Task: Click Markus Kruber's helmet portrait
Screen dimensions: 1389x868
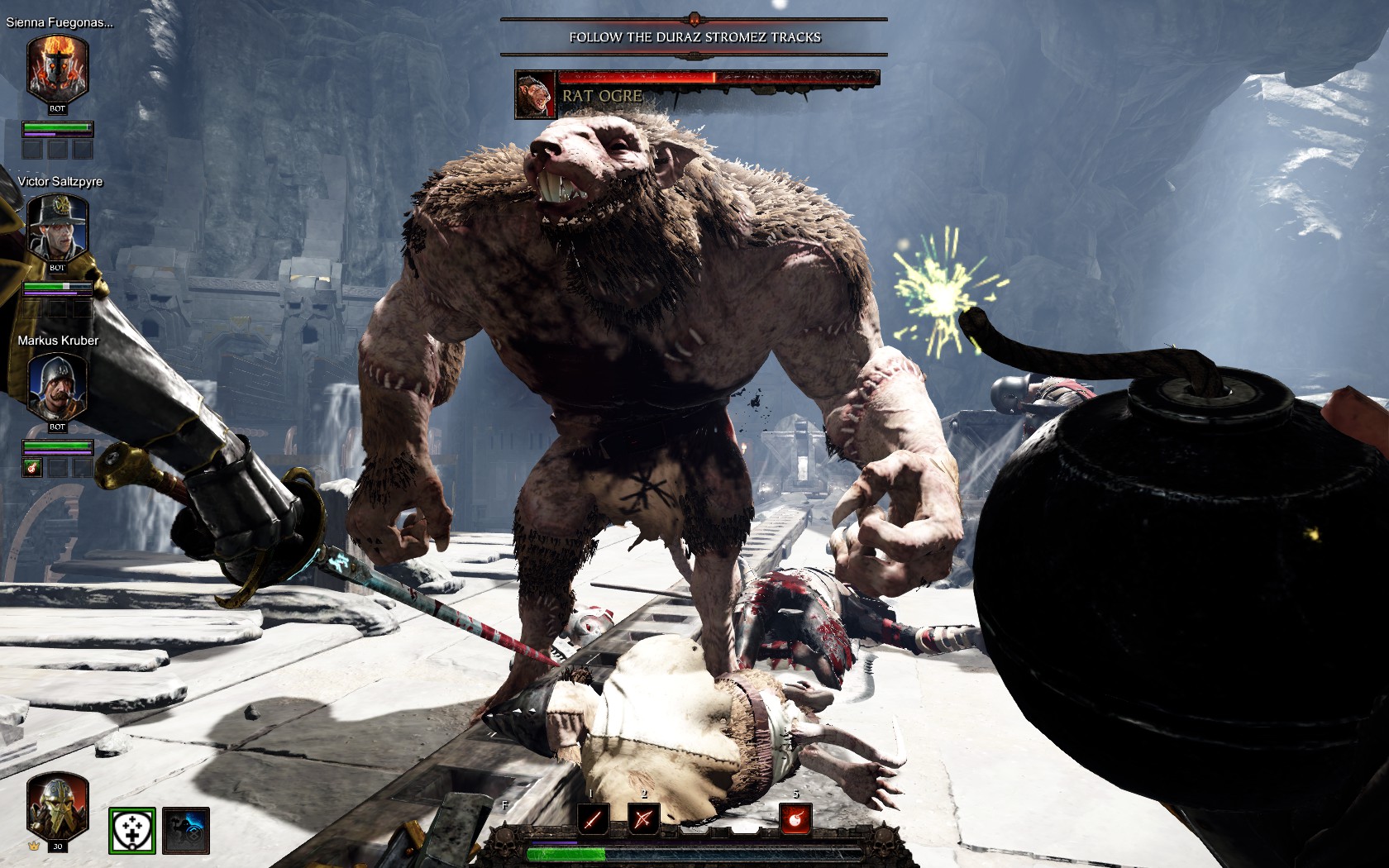Action: pos(55,384)
